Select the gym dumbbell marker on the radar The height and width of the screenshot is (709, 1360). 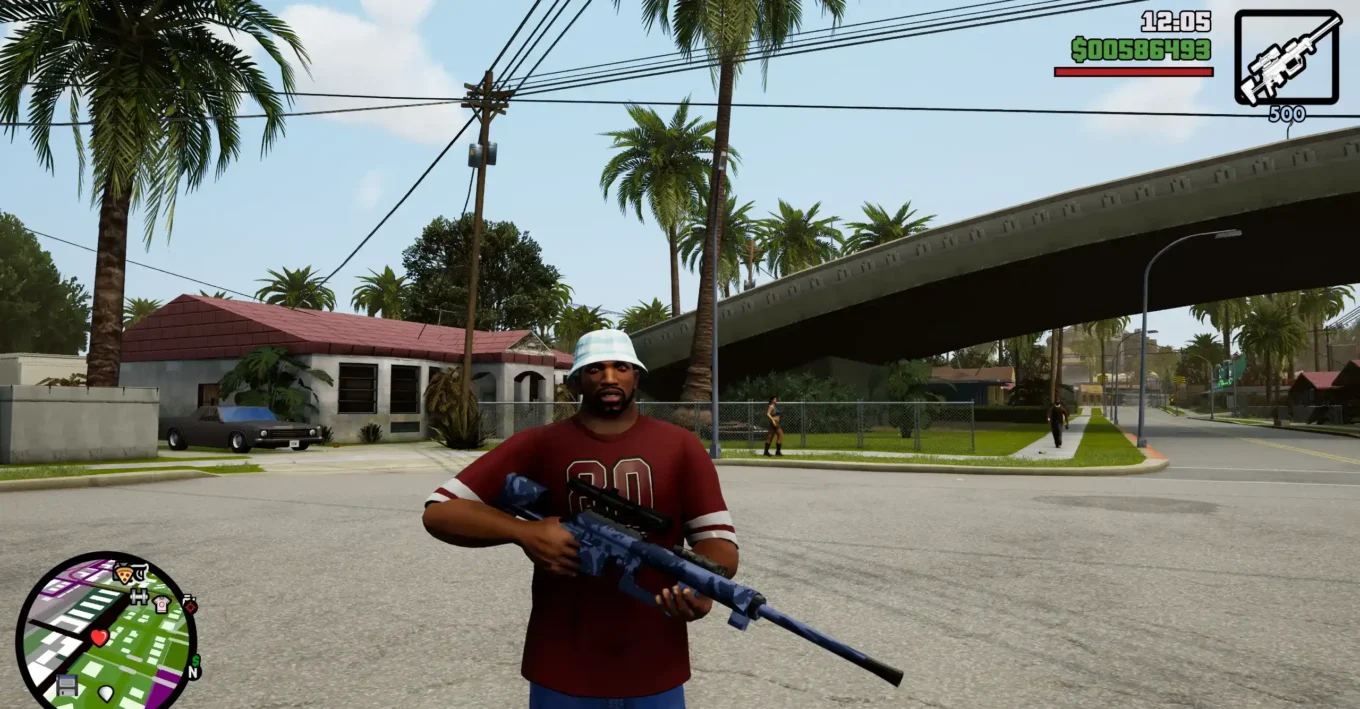tap(139, 596)
